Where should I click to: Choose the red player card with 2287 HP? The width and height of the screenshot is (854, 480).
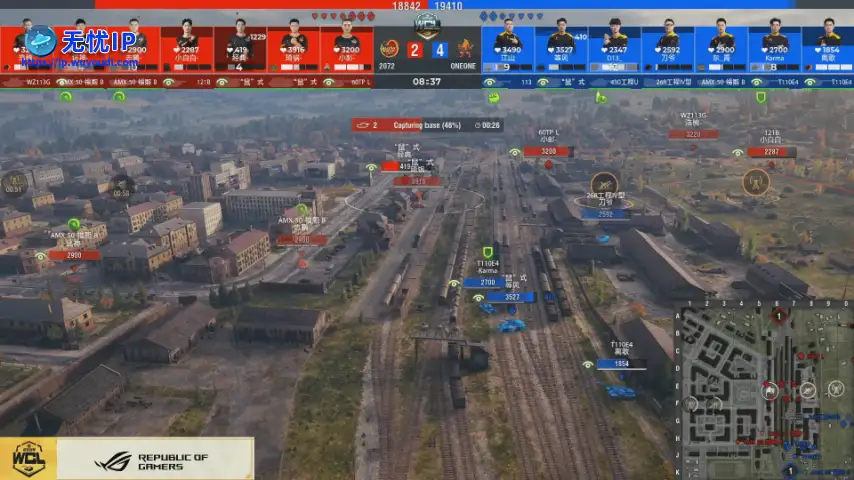[186, 45]
